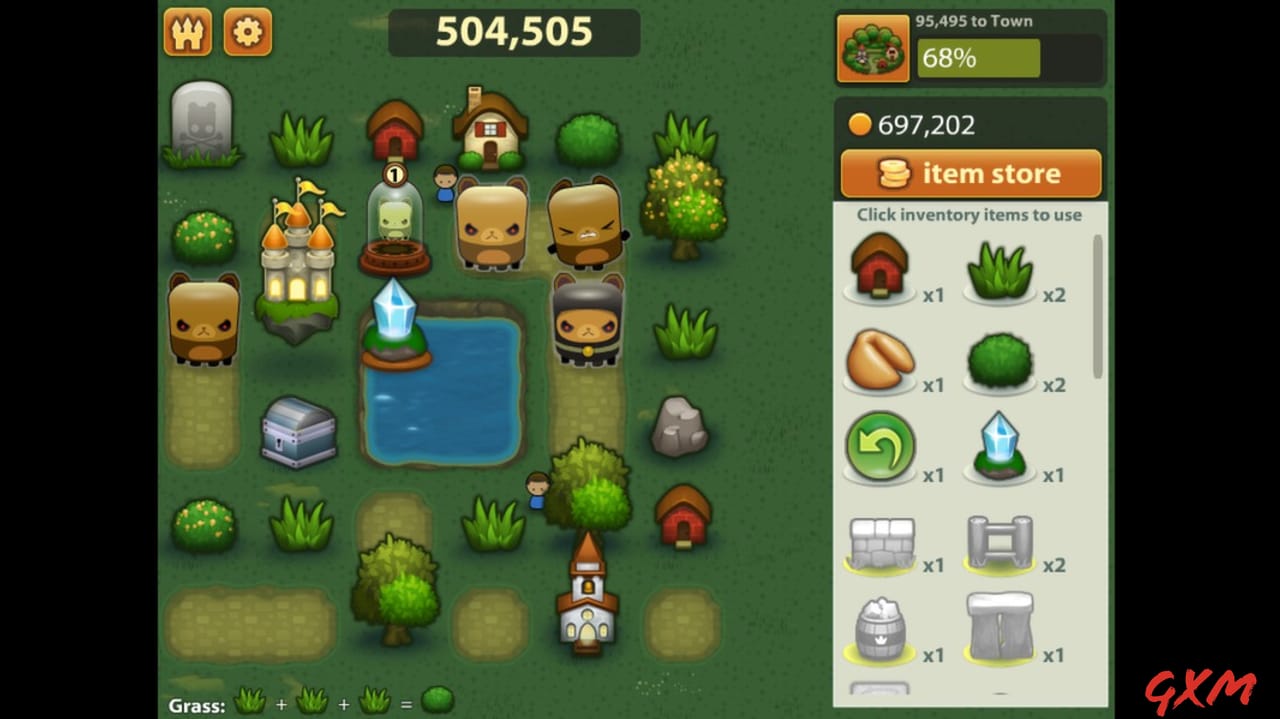Activate the green undo arrow item
This screenshot has width=1280, height=719.
879,448
